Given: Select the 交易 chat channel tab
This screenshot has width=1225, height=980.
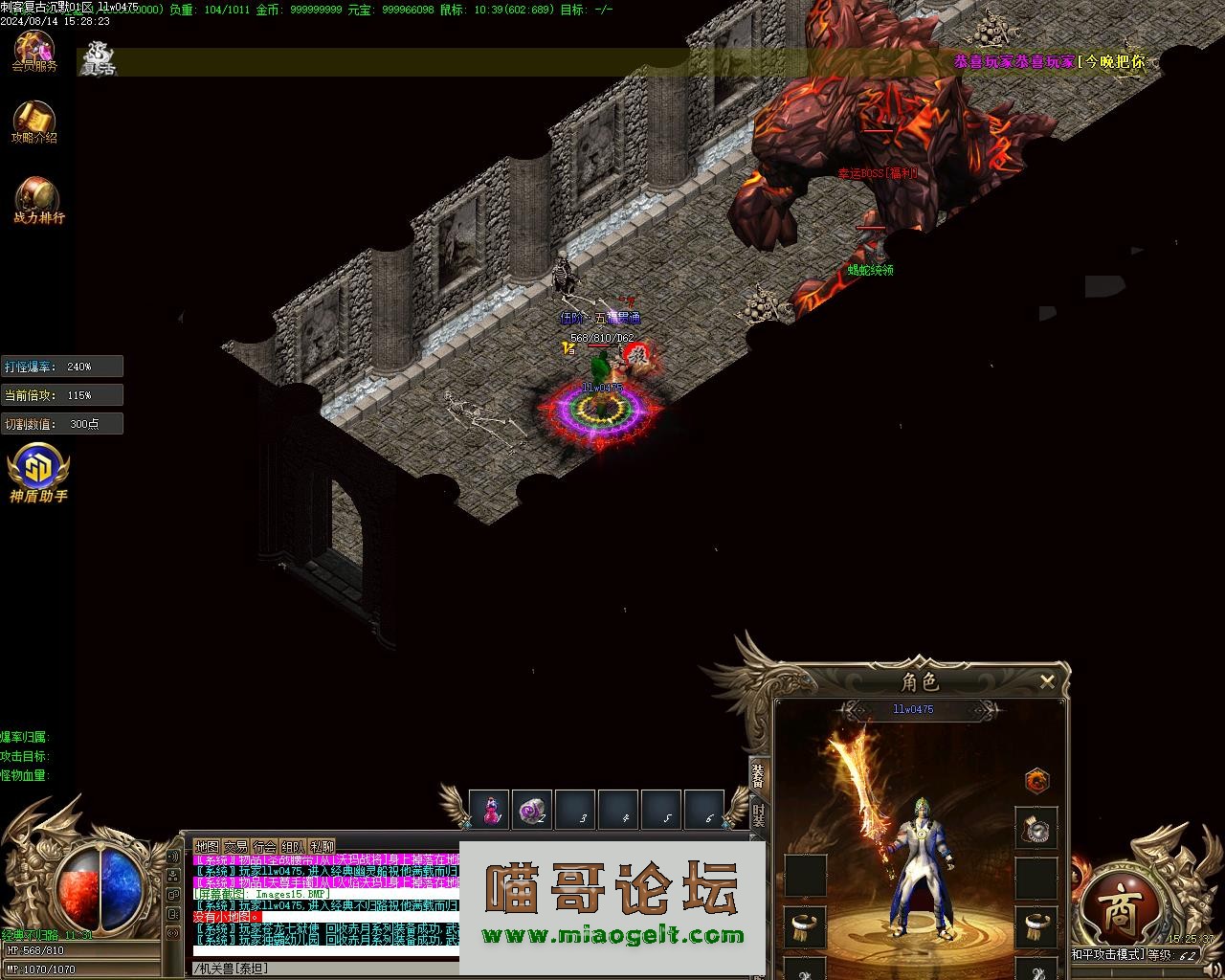Looking at the screenshot, I should click(x=235, y=847).
